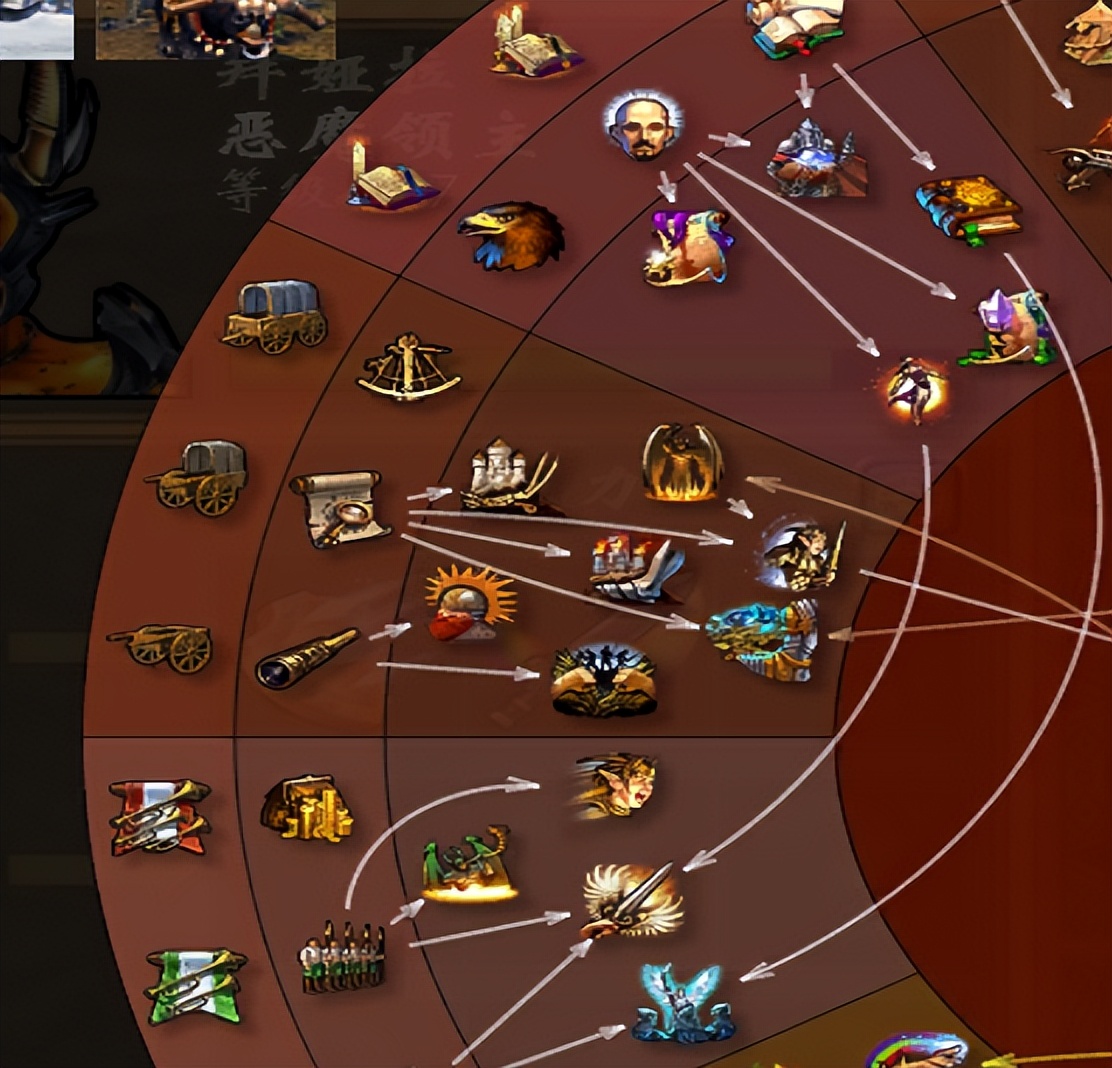Select the green and white banner icon

(195, 985)
